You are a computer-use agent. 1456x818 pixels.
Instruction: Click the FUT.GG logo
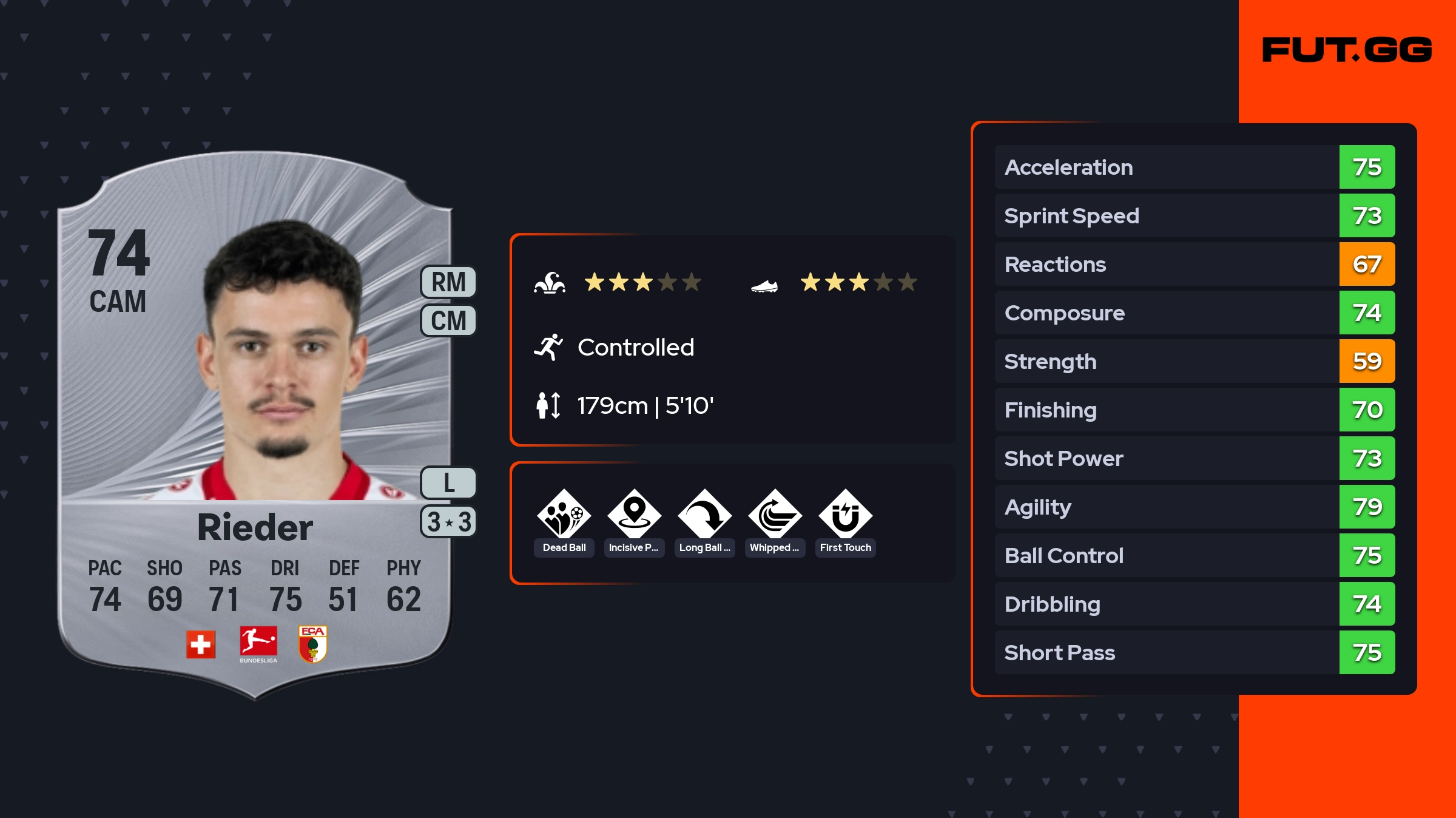click(x=1347, y=50)
